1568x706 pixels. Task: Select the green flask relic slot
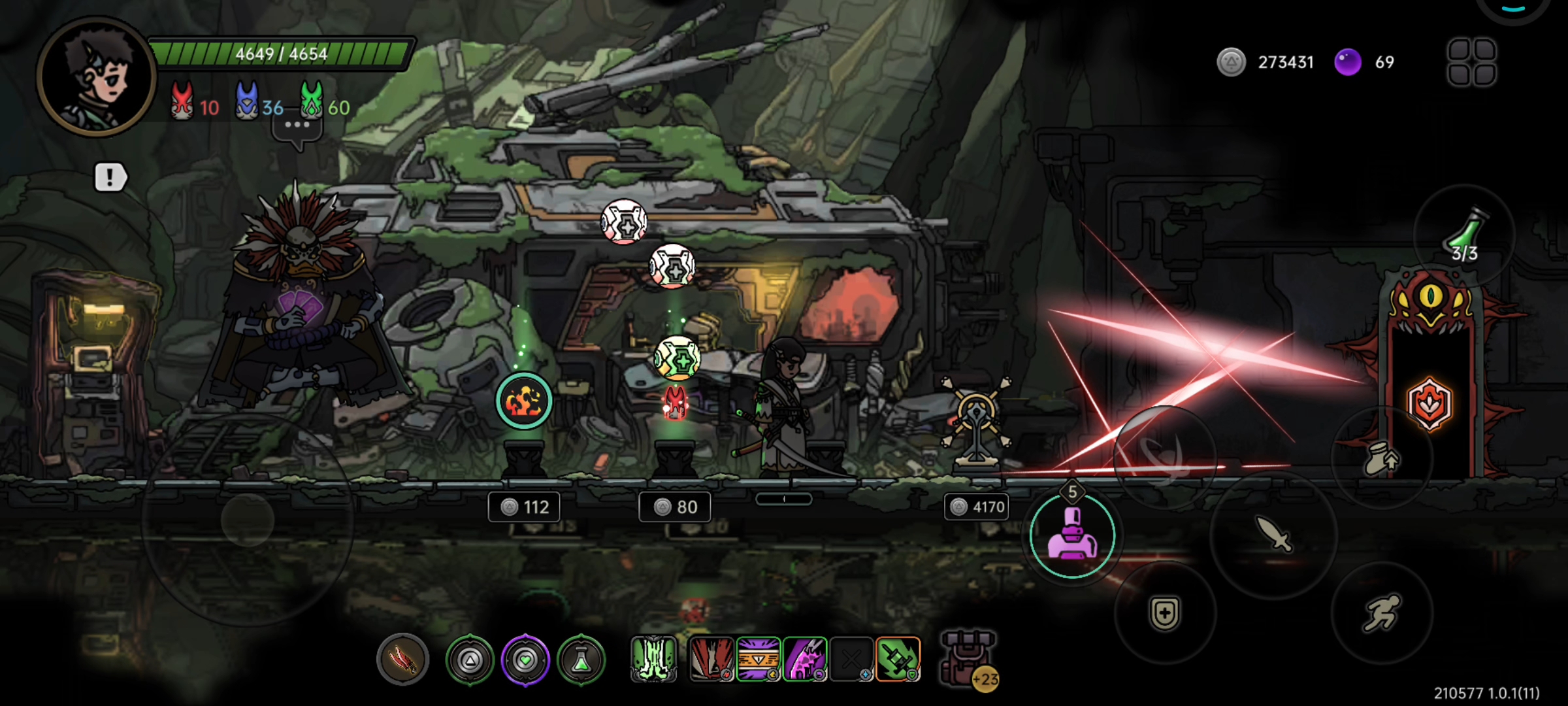(581, 660)
